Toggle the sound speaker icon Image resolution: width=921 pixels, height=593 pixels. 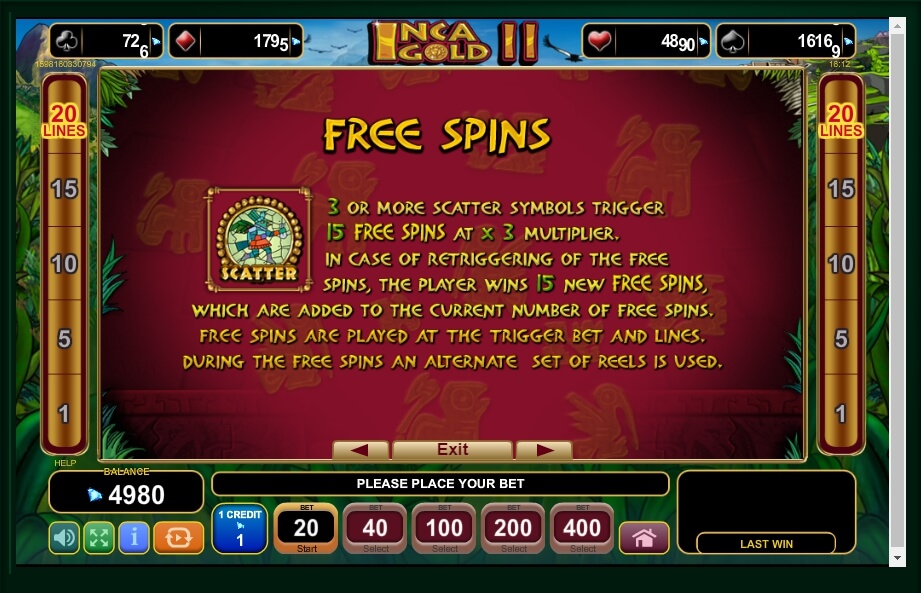(x=64, y=538)
